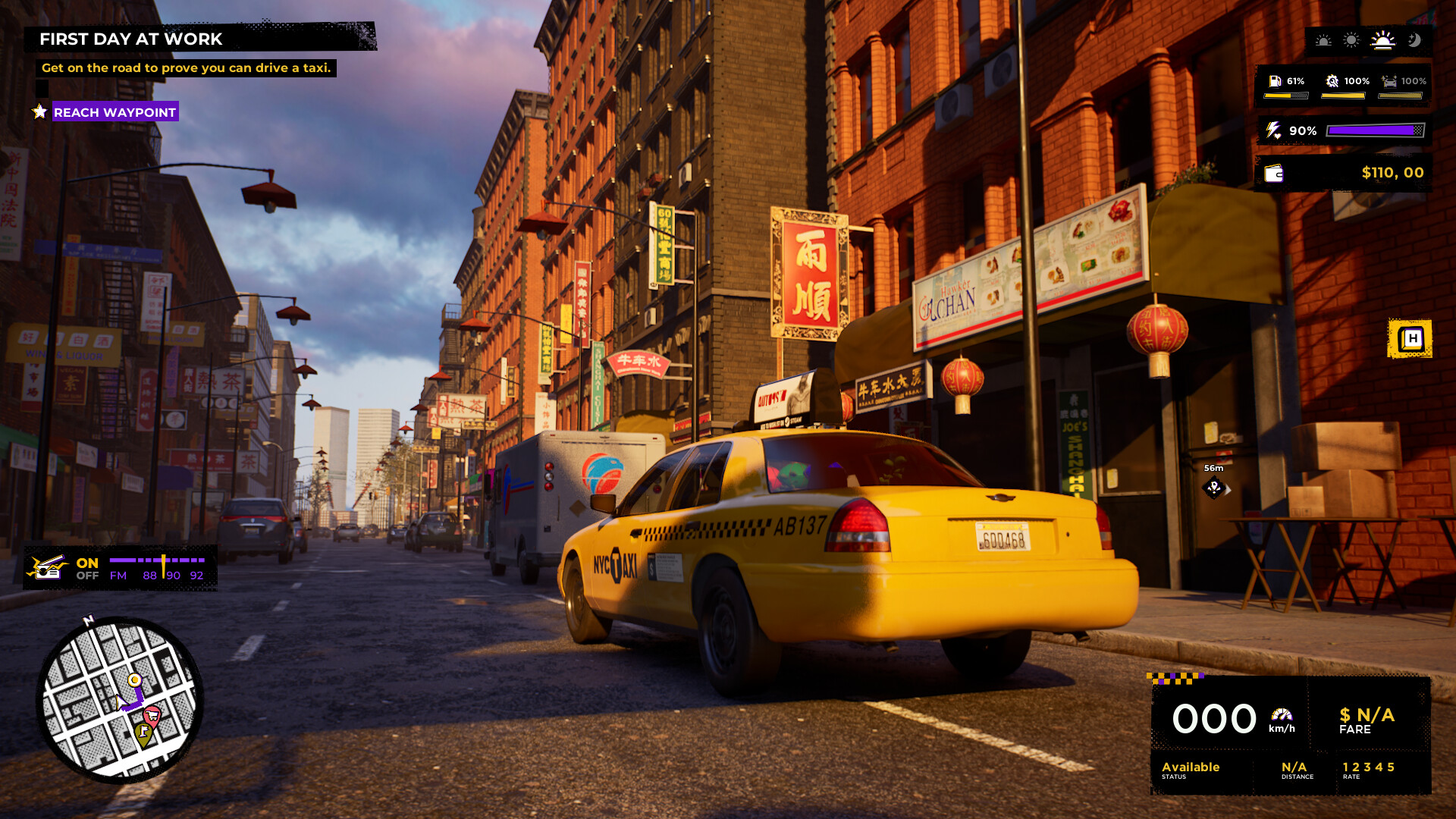
Task: Click the yellow H marker icon
Action: (1410, 338)
